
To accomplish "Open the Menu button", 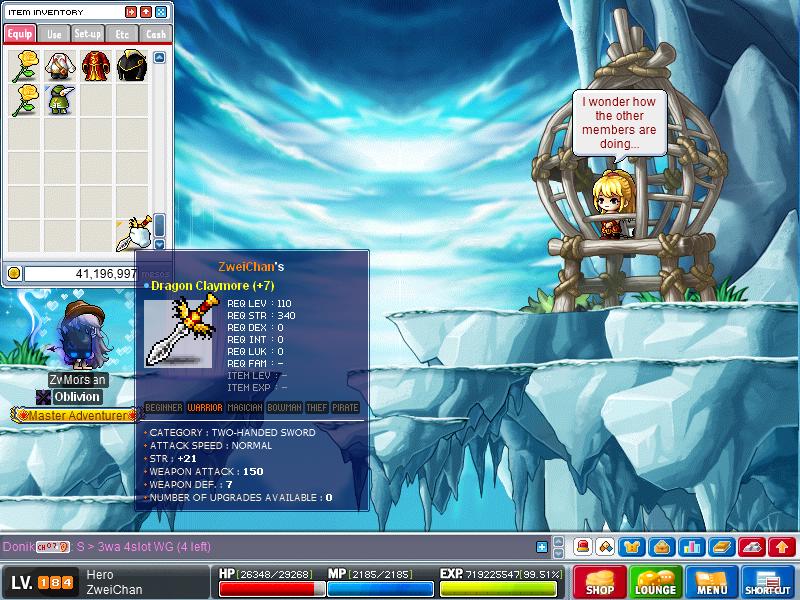I will 712,582.
